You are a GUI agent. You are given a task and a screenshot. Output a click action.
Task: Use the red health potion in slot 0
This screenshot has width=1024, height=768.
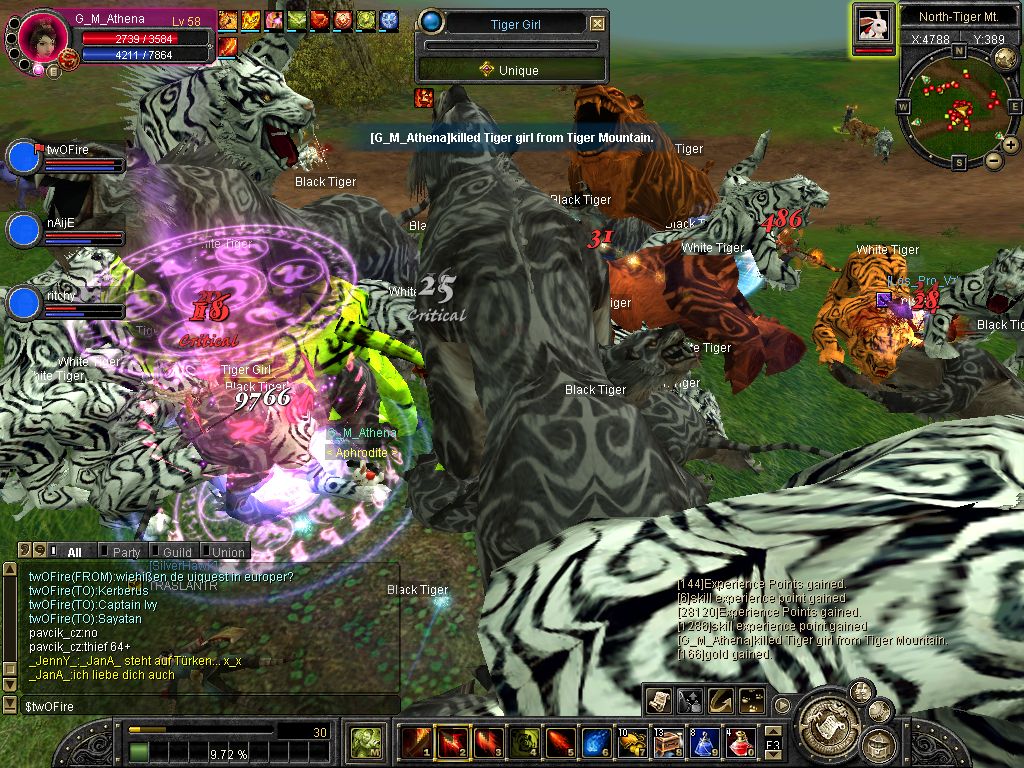click(x=738, y=742)
